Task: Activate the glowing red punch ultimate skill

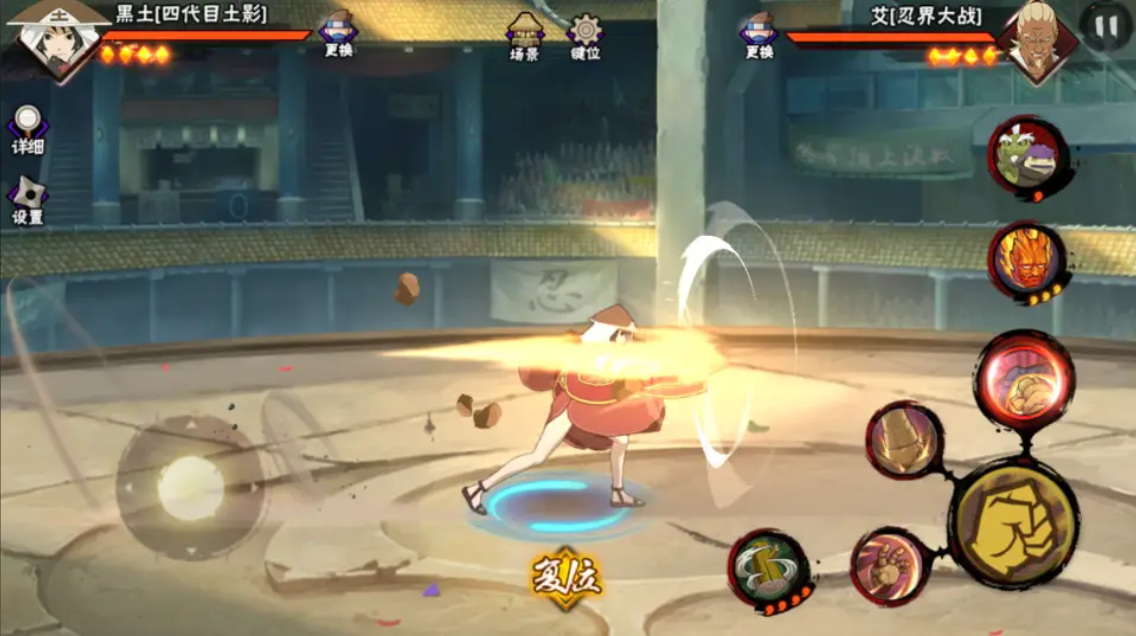Action: point(1023,379)
